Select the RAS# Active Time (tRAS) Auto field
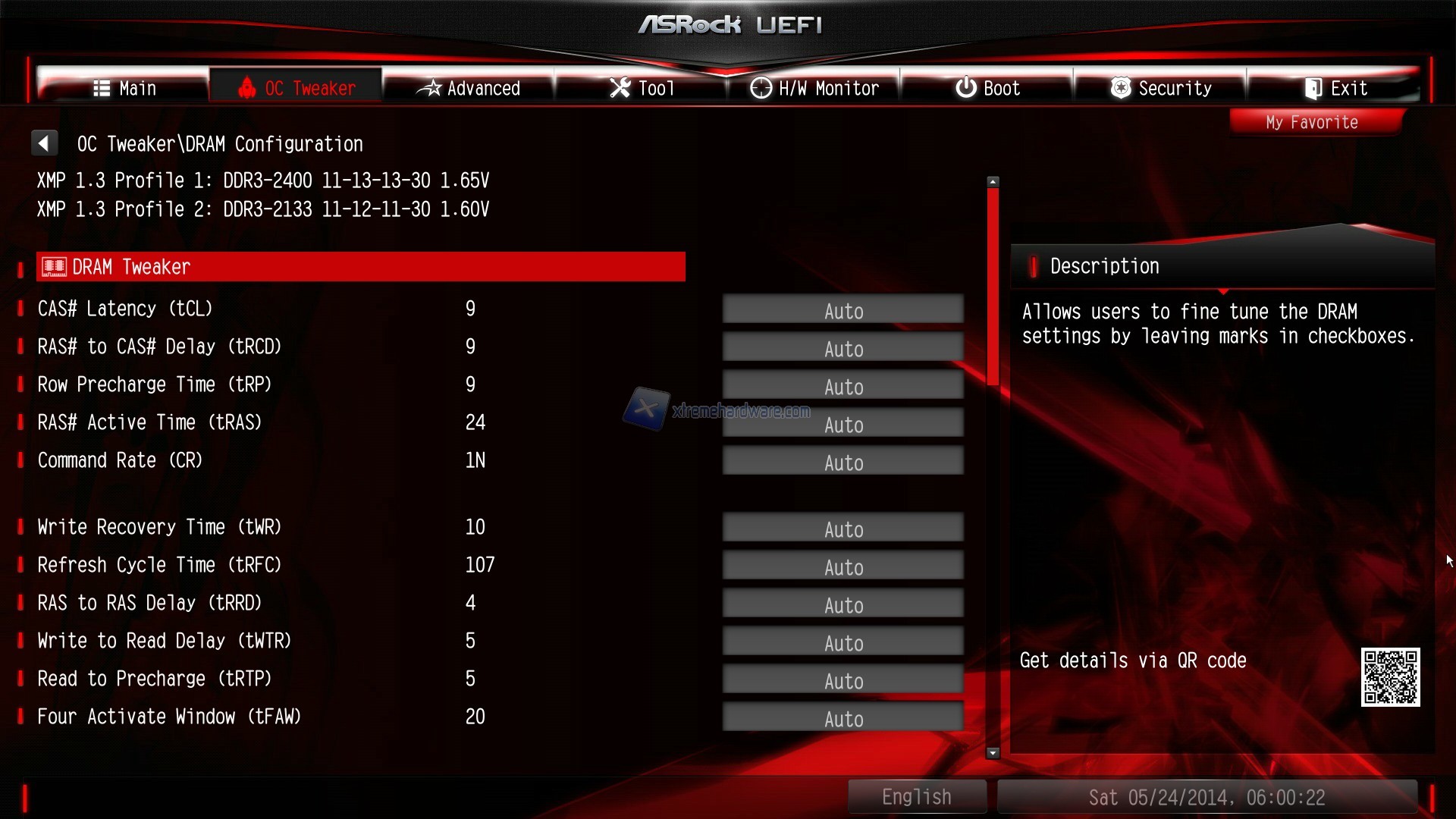1456x819 pixels. click(x=843, y=424)
